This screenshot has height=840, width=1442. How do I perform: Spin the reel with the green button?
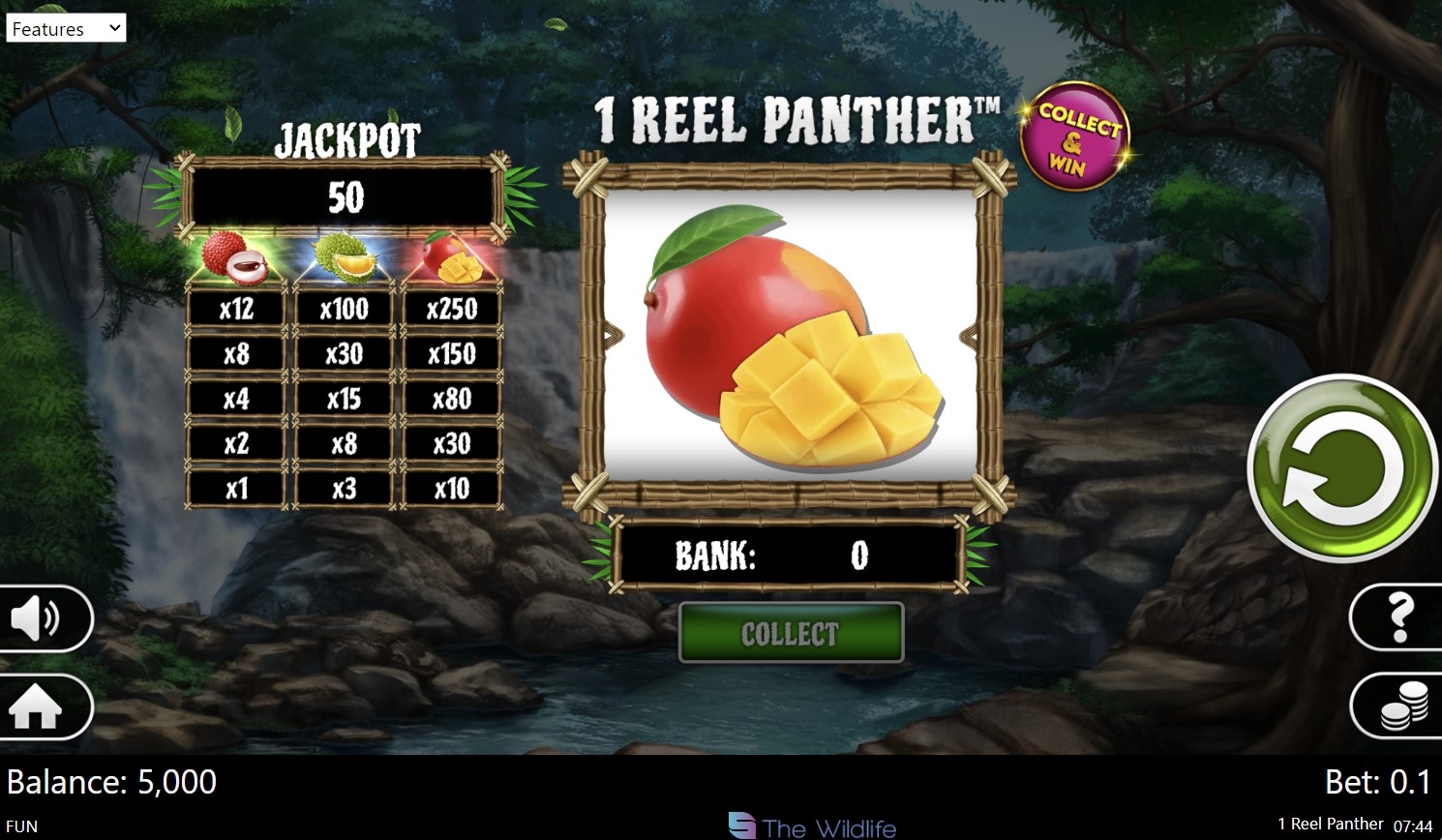[x=1341, y=468]
